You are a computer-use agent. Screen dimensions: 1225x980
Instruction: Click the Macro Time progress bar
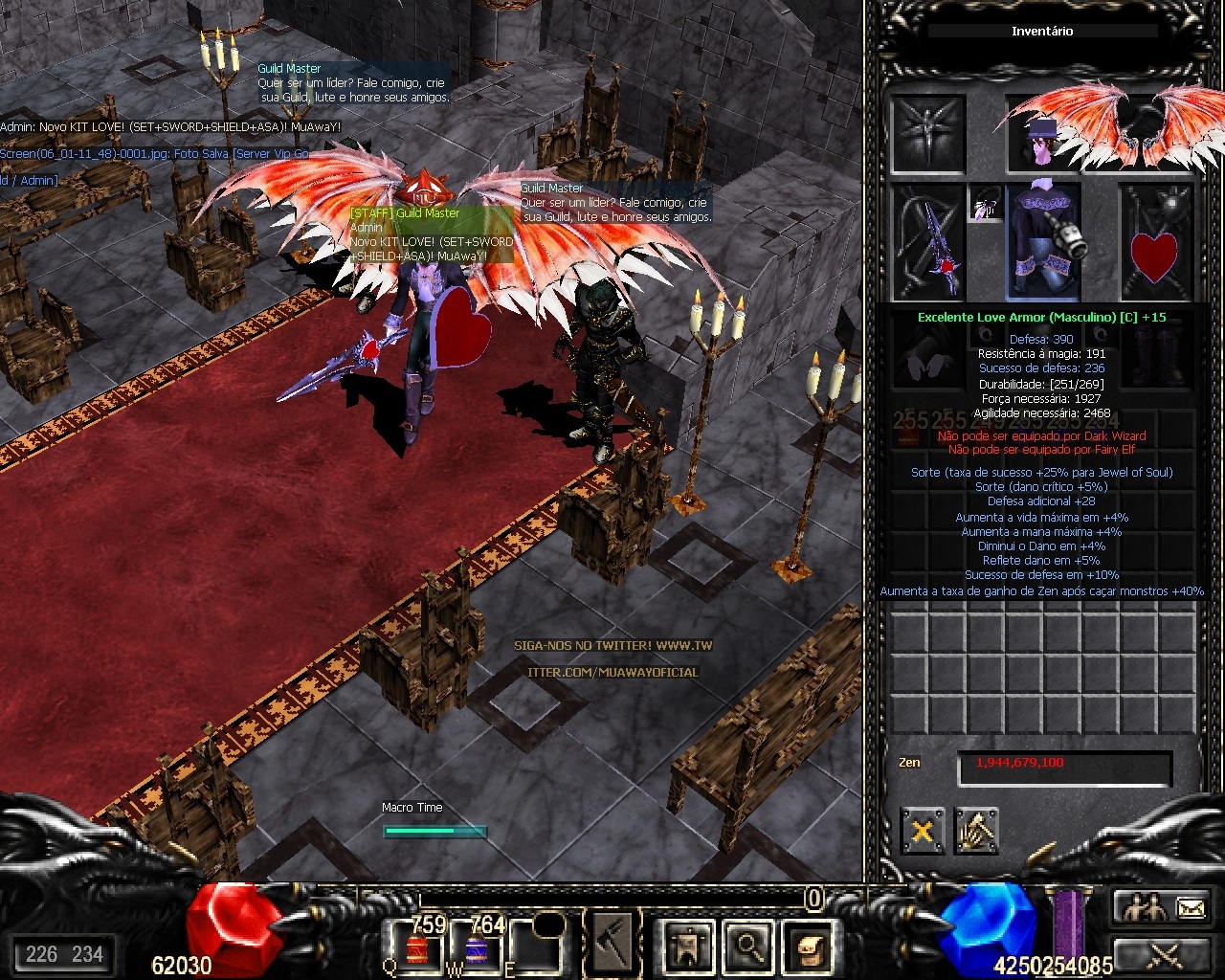tap(434, 831)
